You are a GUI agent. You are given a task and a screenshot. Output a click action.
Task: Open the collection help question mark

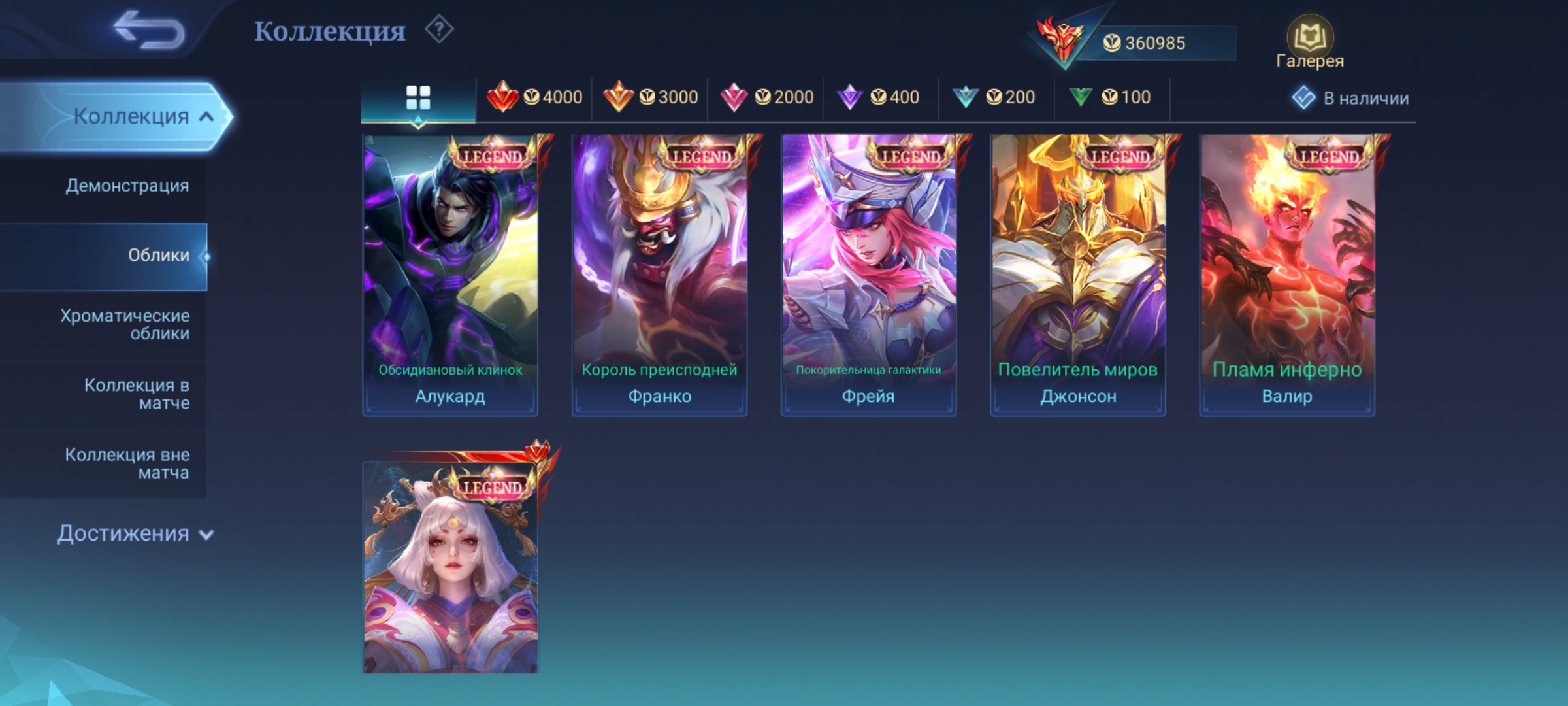pyautogui.click(x=439, y=30)
